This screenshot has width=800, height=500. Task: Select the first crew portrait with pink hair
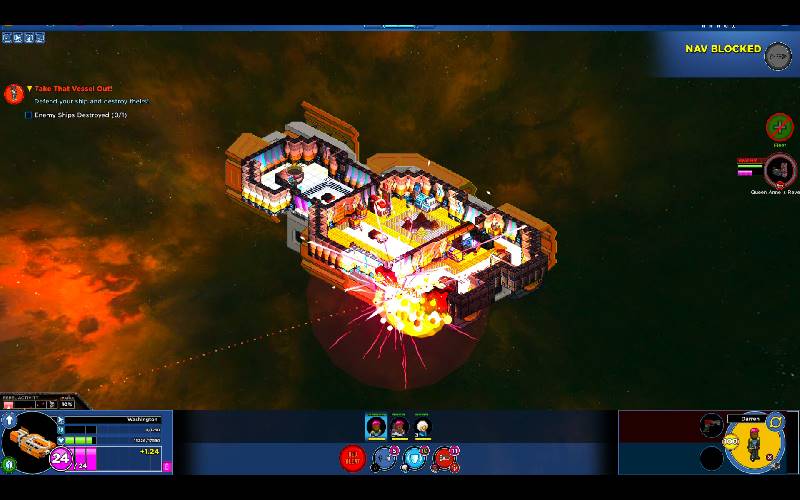click(376, 427)
